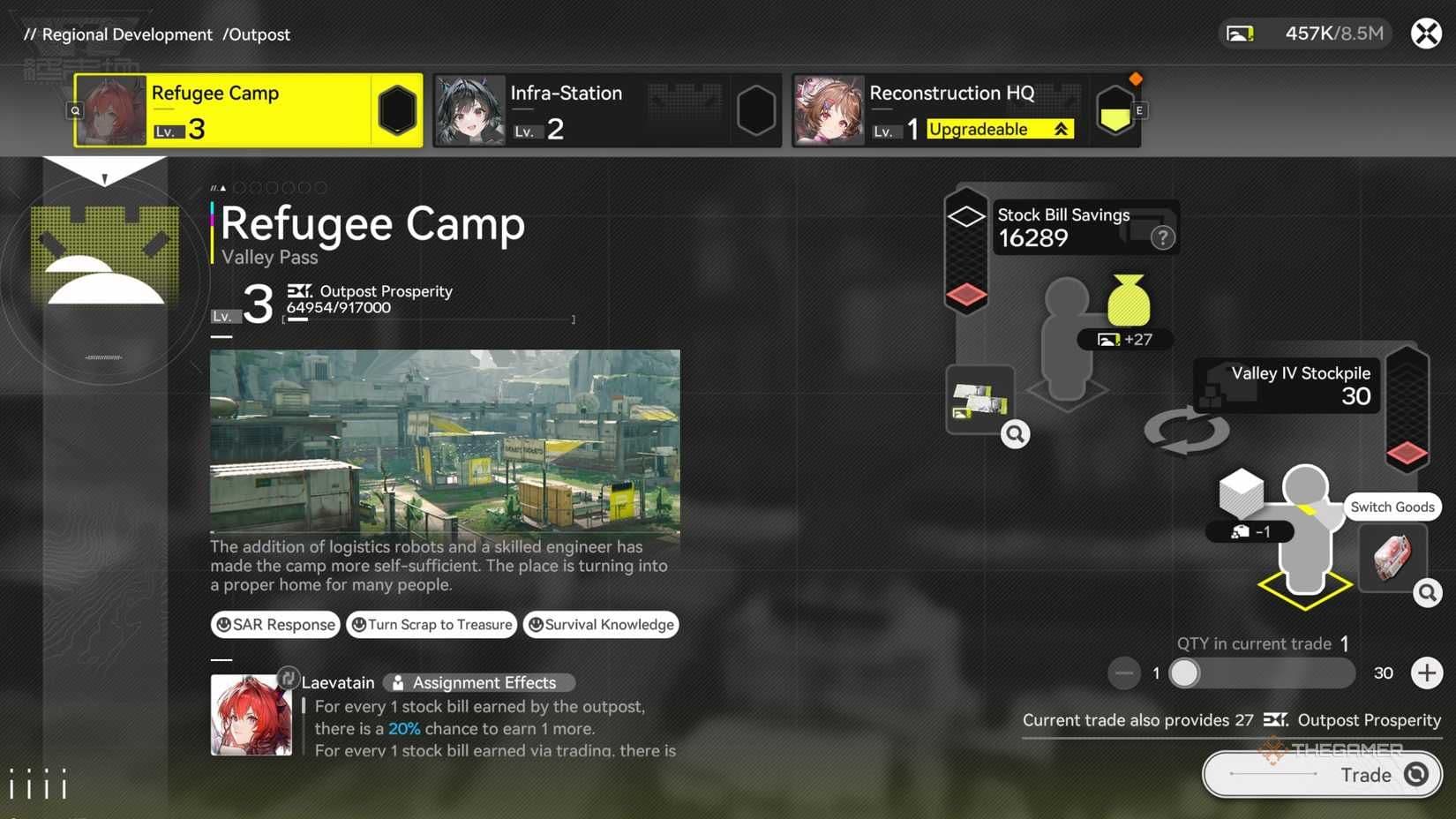
Task: Open the Assignment Effects person icon next to Laevatain
Action: pyautogui.click(x=400, y=681)
